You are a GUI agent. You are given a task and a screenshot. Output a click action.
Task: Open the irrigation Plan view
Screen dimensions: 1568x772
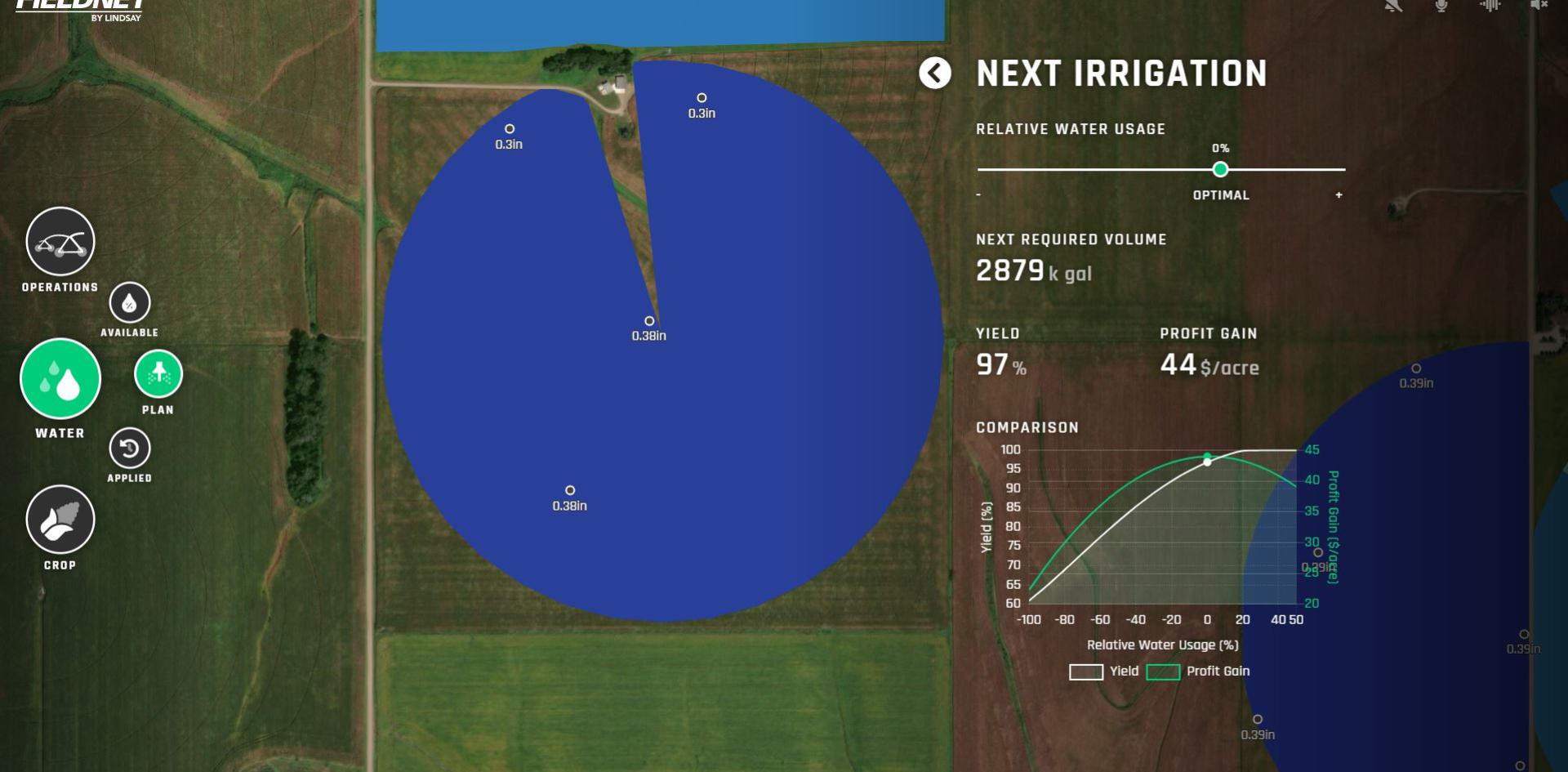coord(158,374)
